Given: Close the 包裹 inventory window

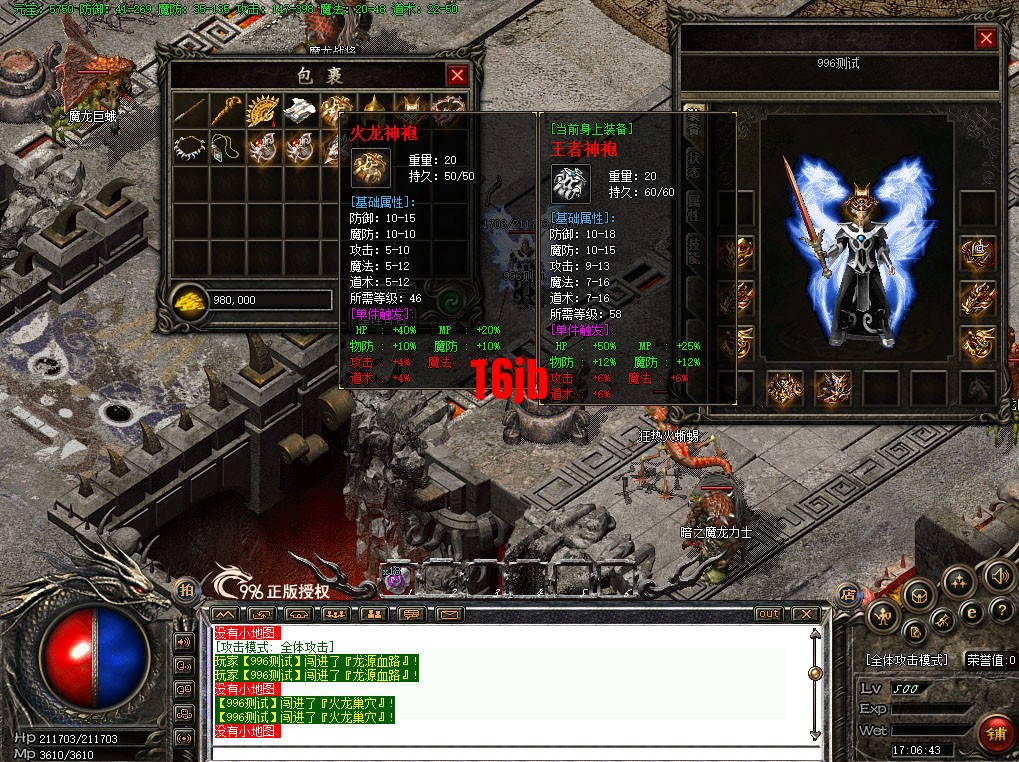Looking at the screenshot, I should tap(457, 76).
